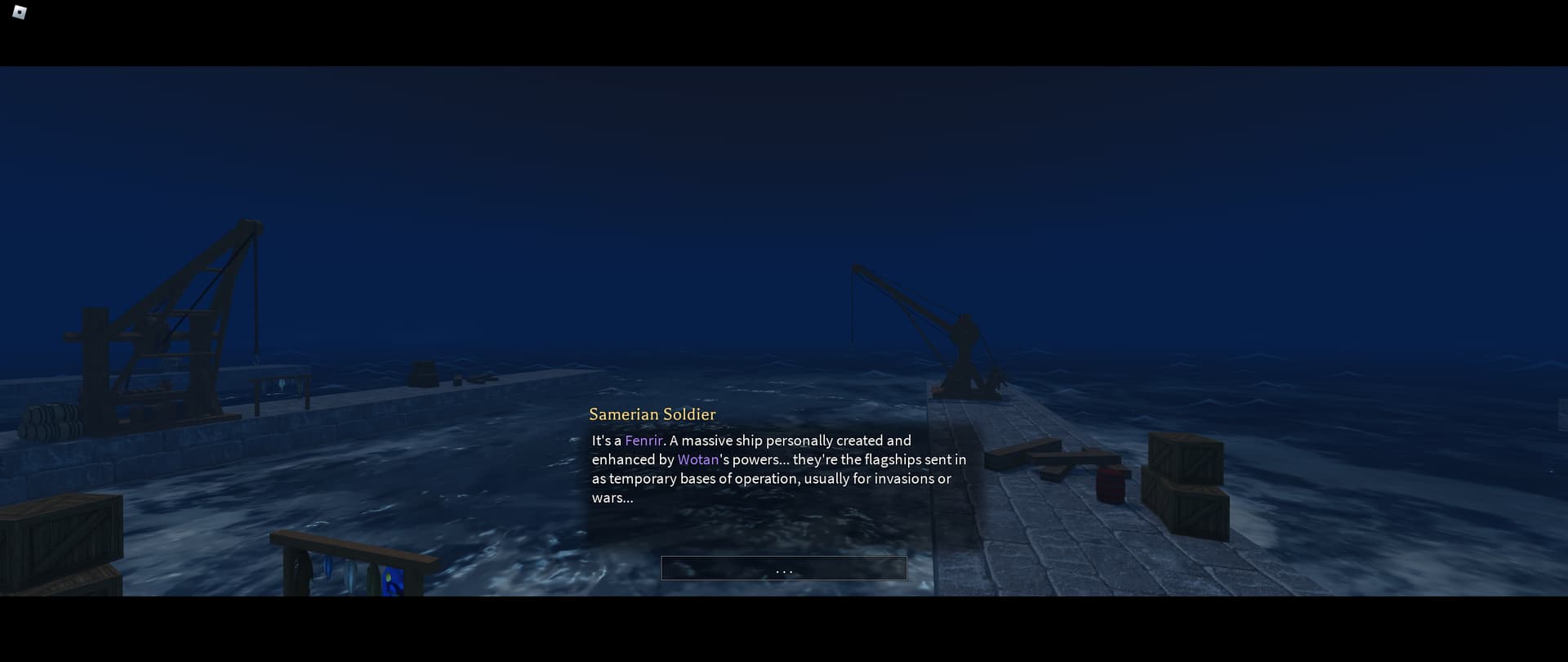Click the Wotan highlighted keyword
This screenshot has height=662, width=1568.
click(698, 459)
